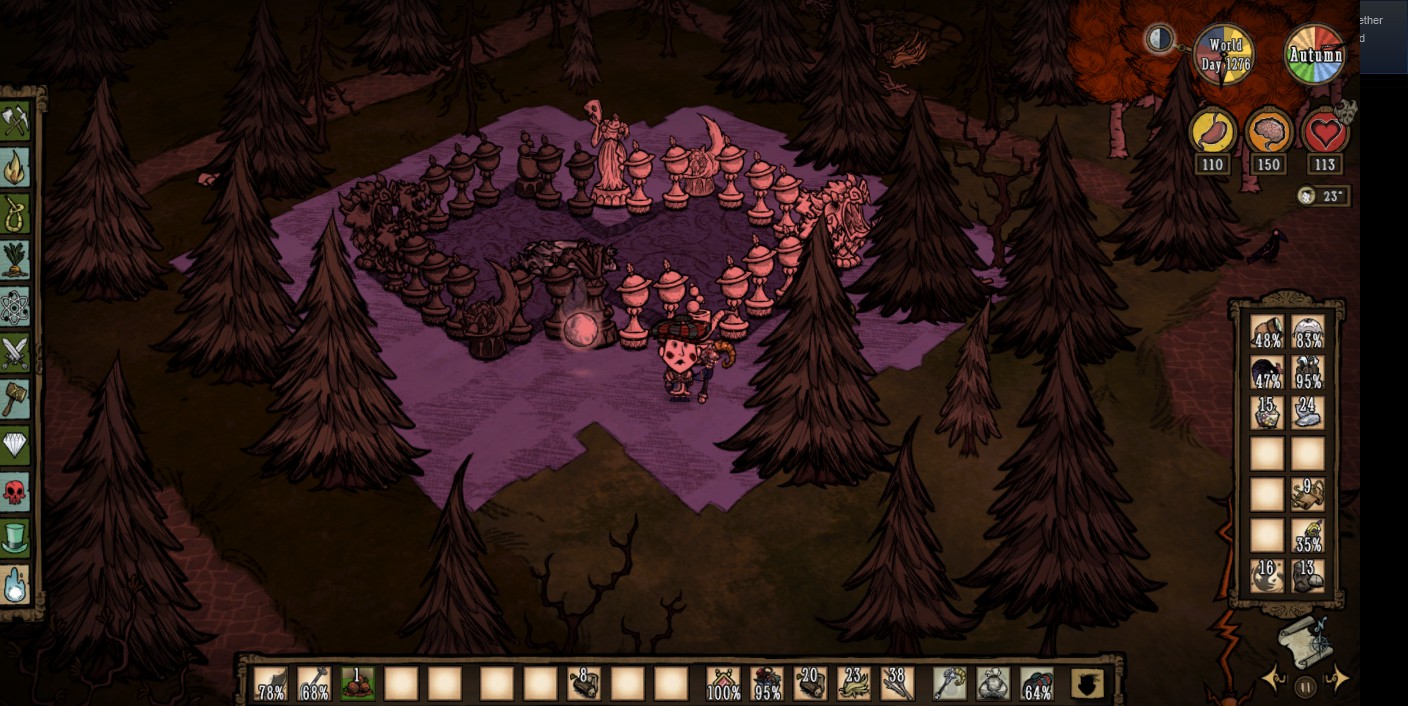The image size is (1408, 706).
Task: Open the Structures tab with hammer icon
Action: pyautogui.click(x=15, y=399)
